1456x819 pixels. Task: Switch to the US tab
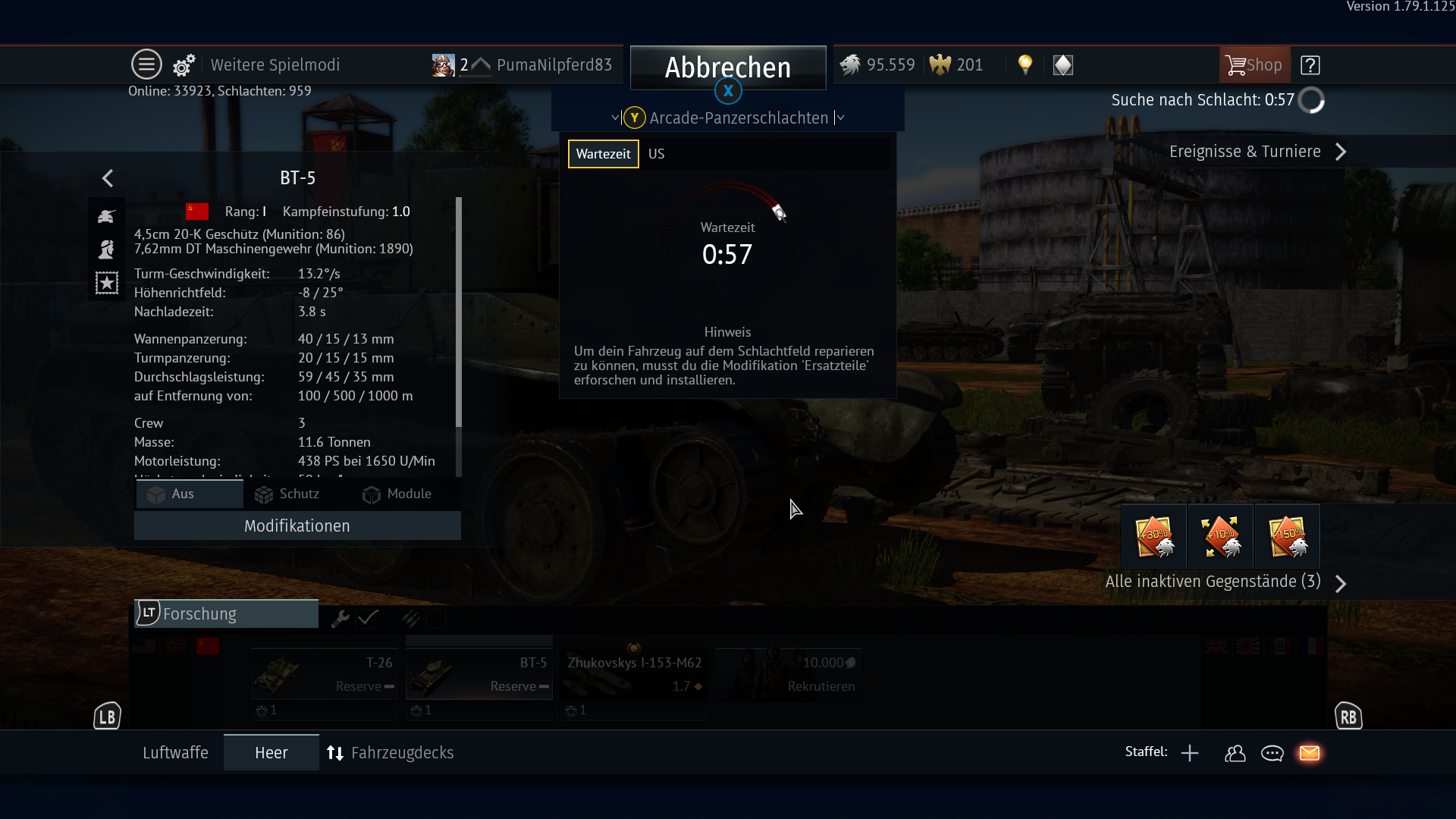656,154
